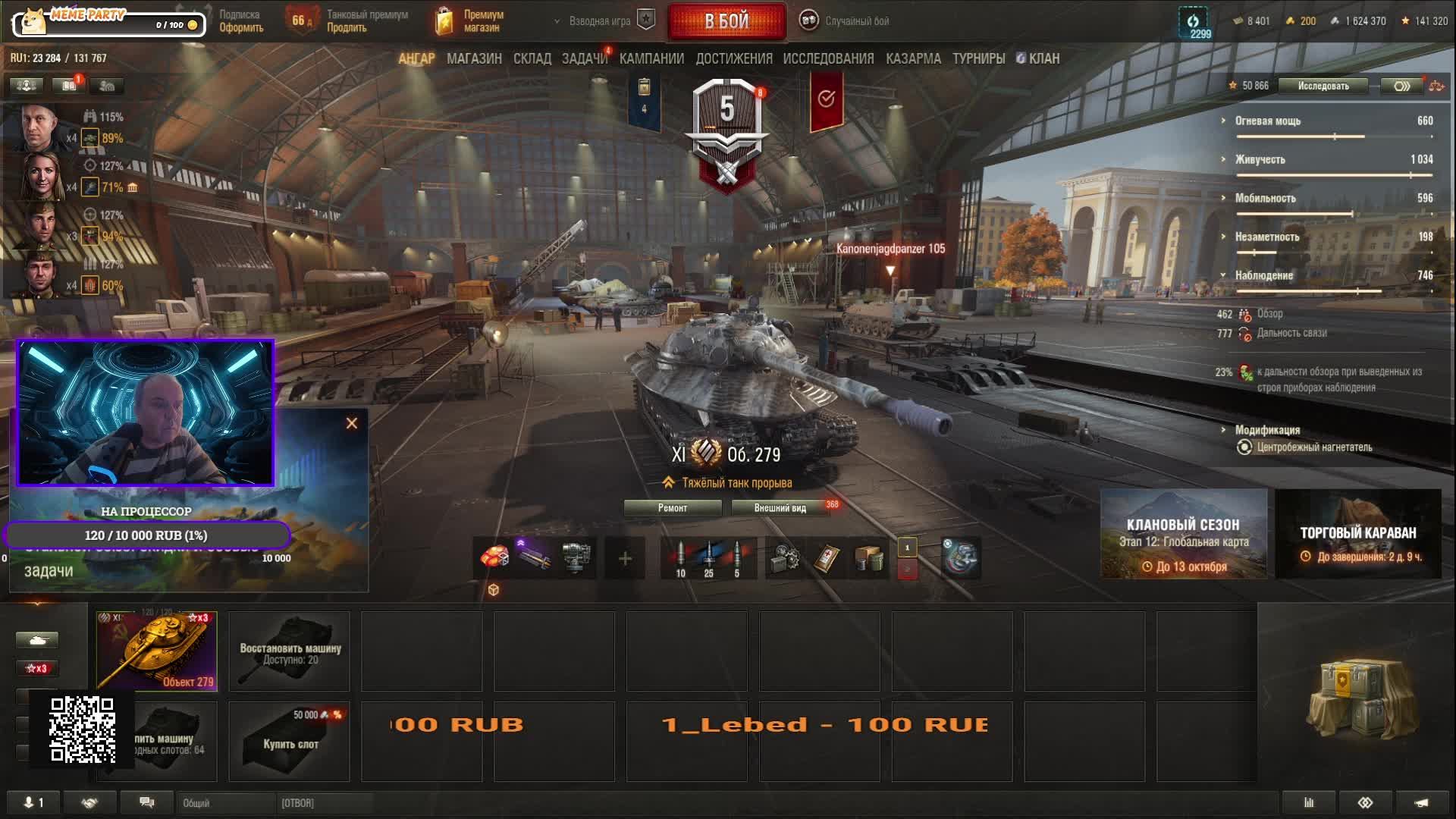Viewport: 1456px width, 819px height.
Task: Close the promo popup with the X
Action: (352, 423)
